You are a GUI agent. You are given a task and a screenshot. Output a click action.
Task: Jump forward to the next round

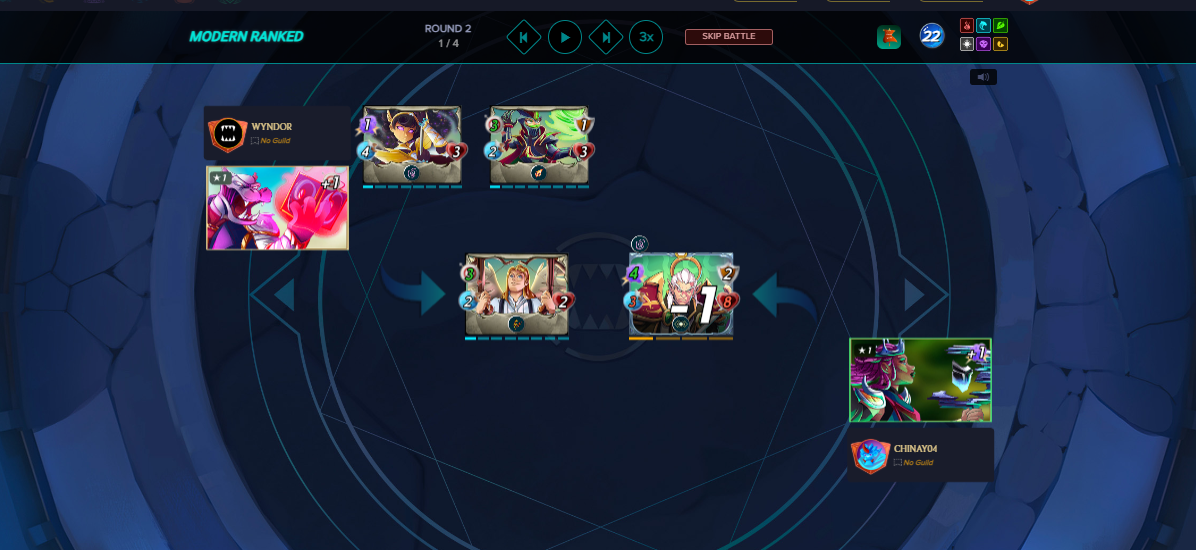click(x=605, y=38)
